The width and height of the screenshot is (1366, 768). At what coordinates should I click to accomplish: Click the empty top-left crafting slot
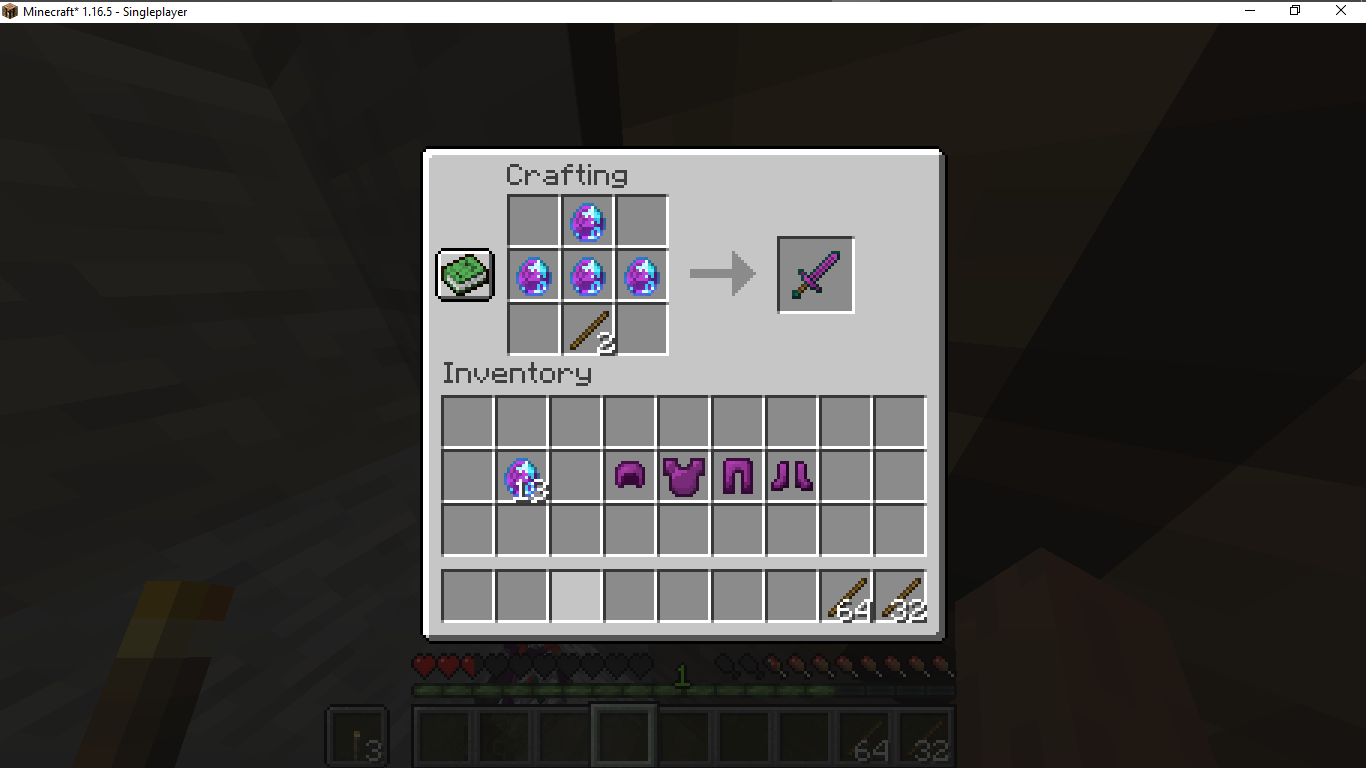point(533,221)
